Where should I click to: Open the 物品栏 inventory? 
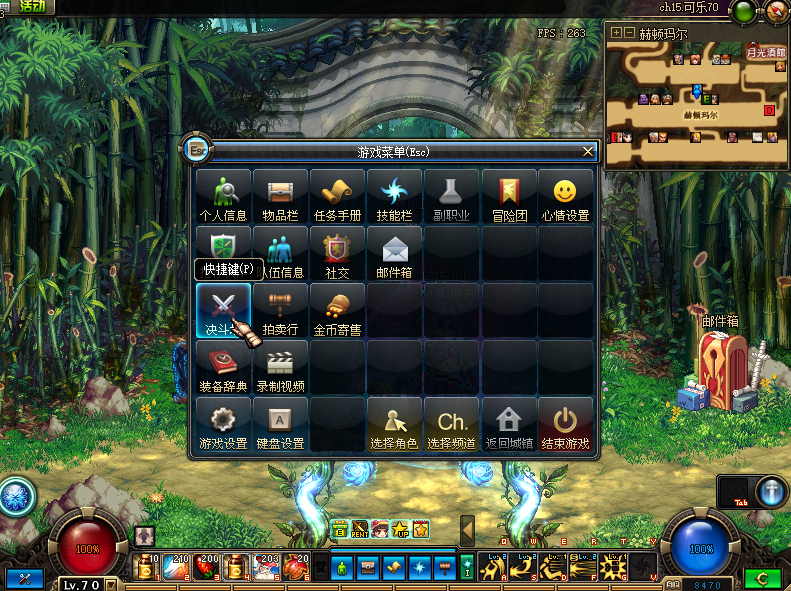pyautogui.click(x=280, y=195)
